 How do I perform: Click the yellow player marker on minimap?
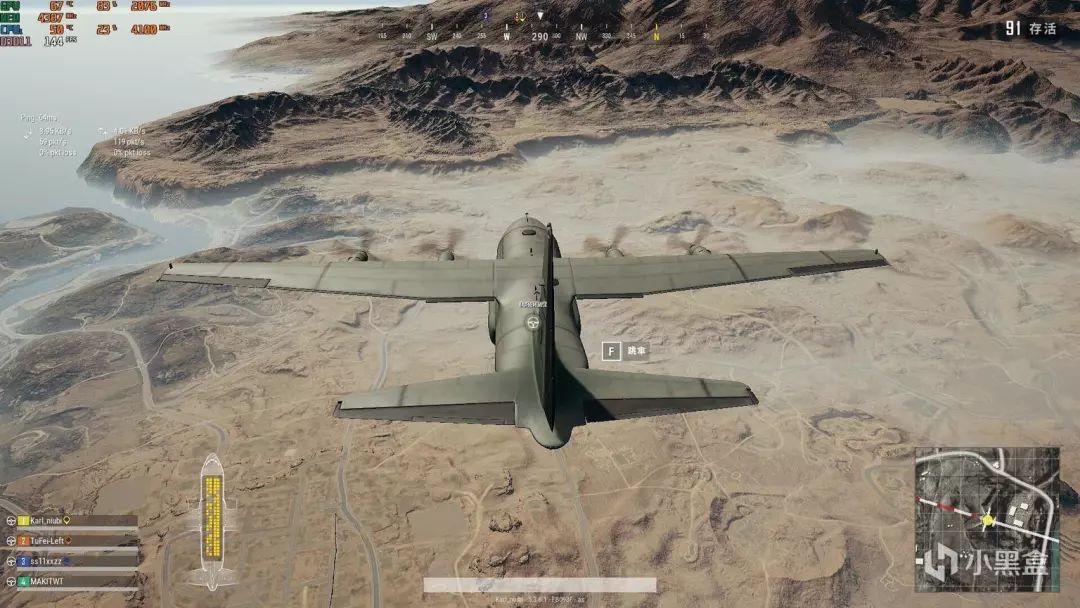[988, 519]
